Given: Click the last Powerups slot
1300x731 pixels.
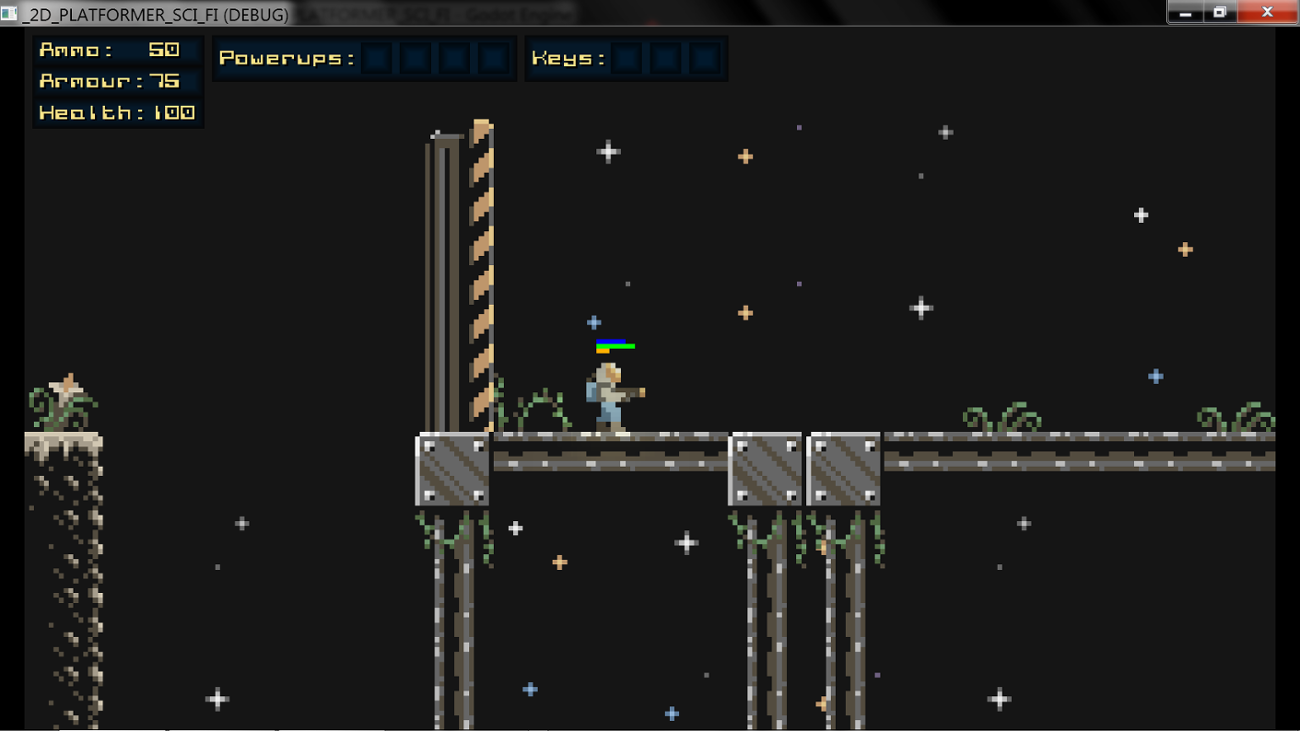Looking at the screenshot, I should [x=492, y=58].
